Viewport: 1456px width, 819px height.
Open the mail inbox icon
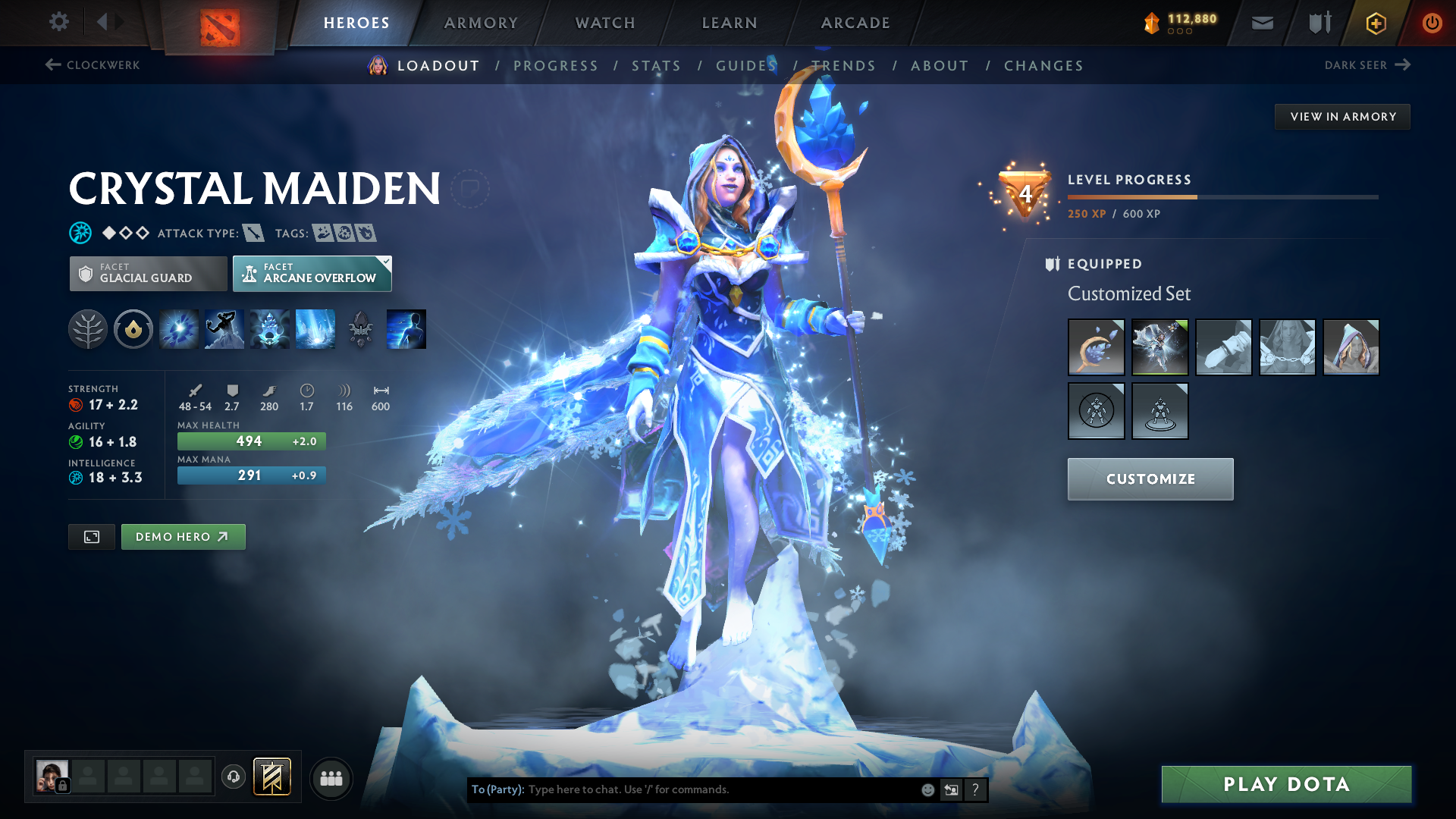click(1261, 22)
